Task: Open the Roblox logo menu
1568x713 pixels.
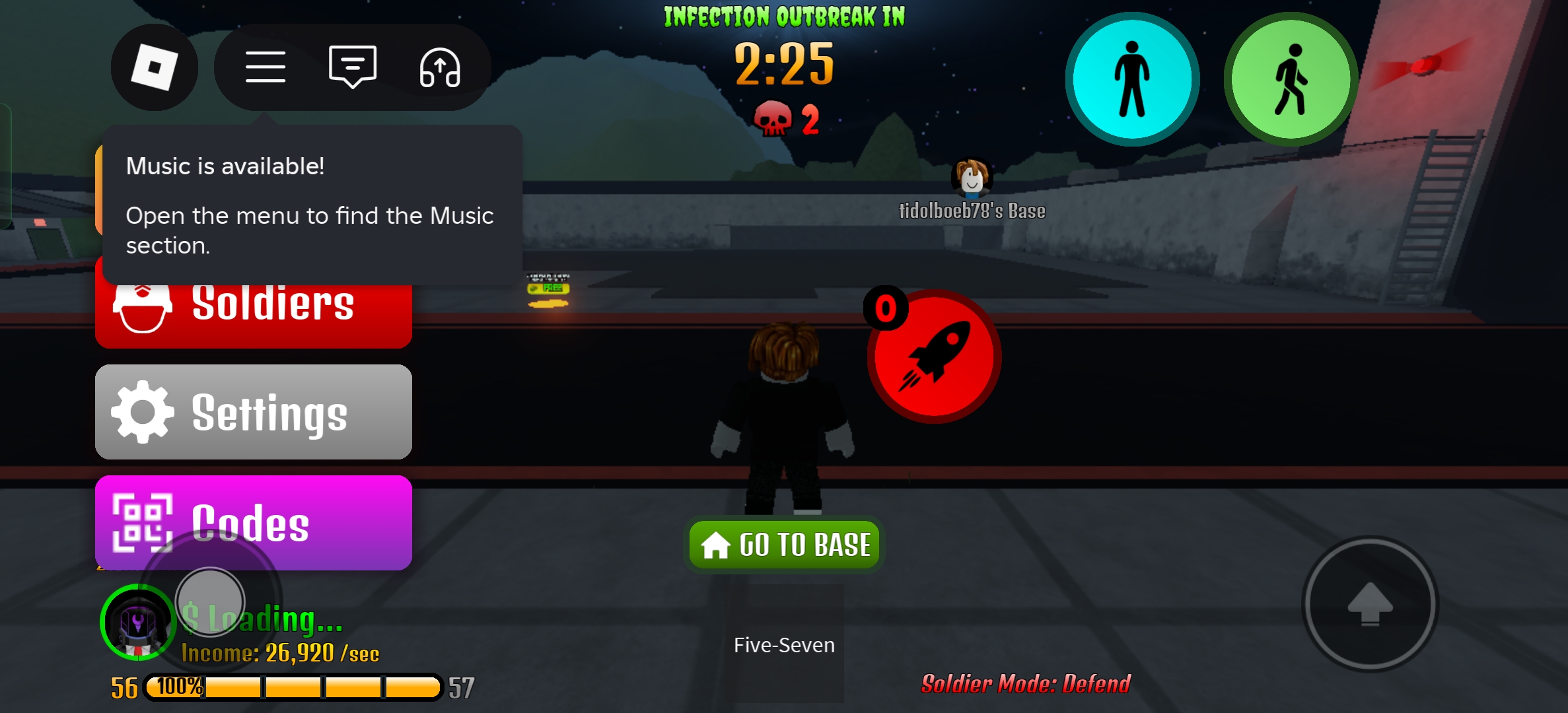Action: (154, 67)
